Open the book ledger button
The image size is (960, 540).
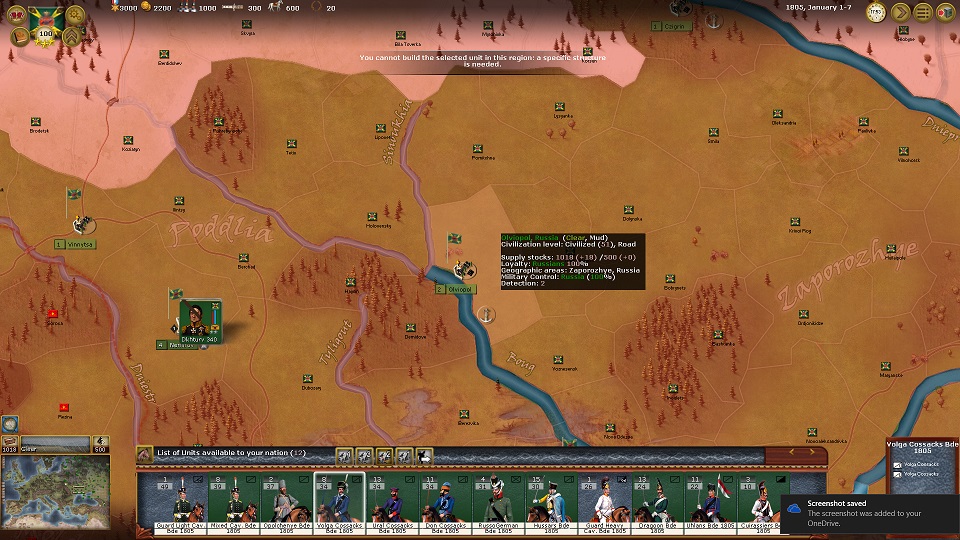pyautogui.click(x=19, y=38)
